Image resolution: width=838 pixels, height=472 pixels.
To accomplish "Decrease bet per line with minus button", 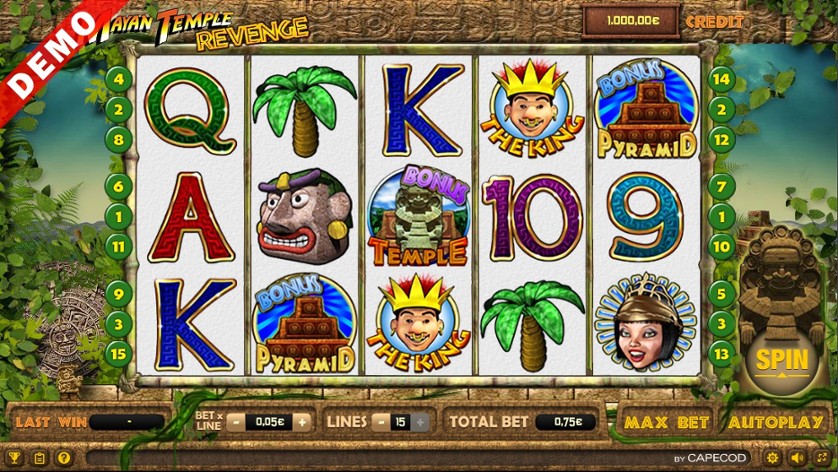I will [x=237, y=422].
